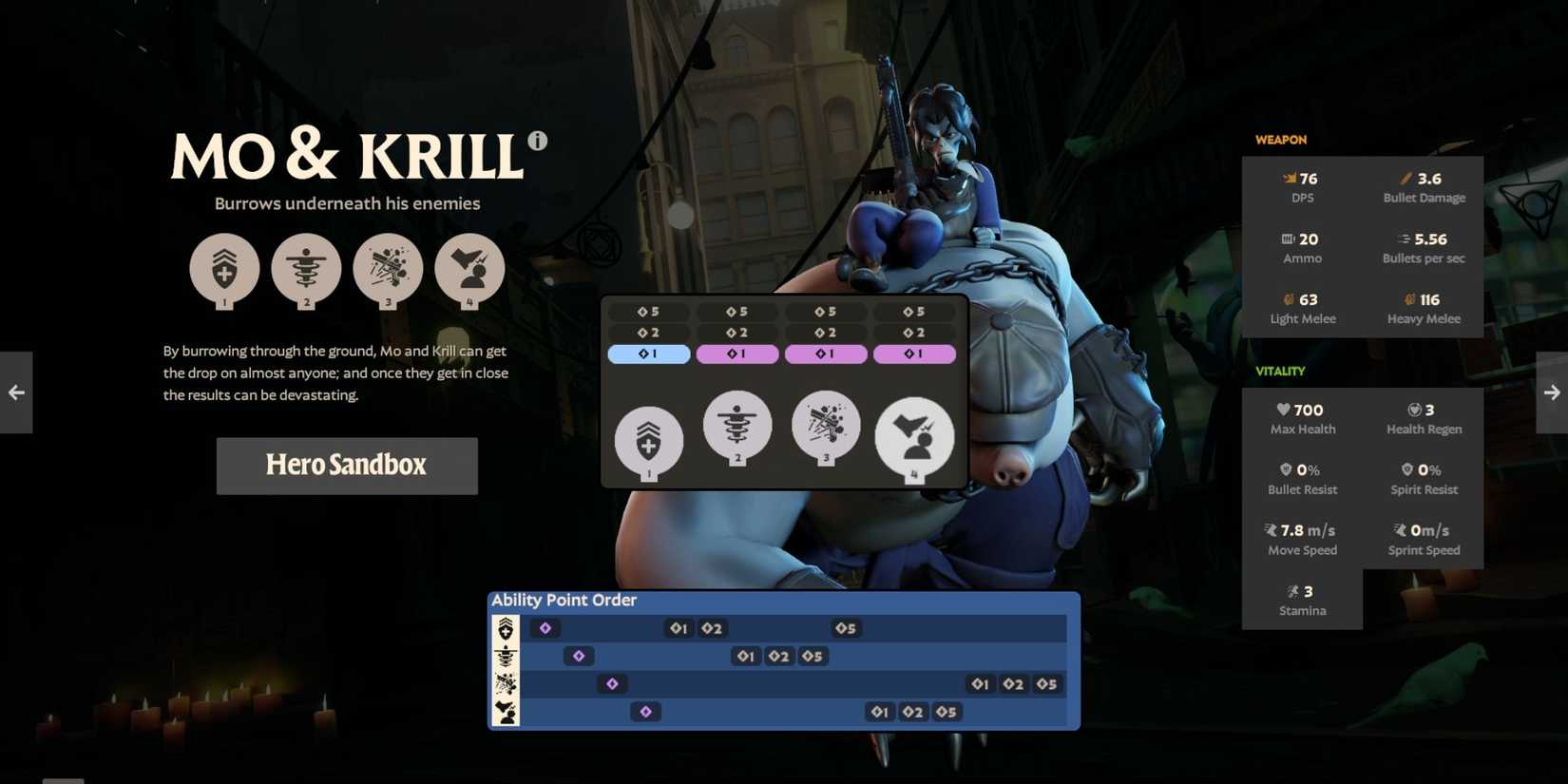Click the Hero Sandbox button

click(346, 466)
